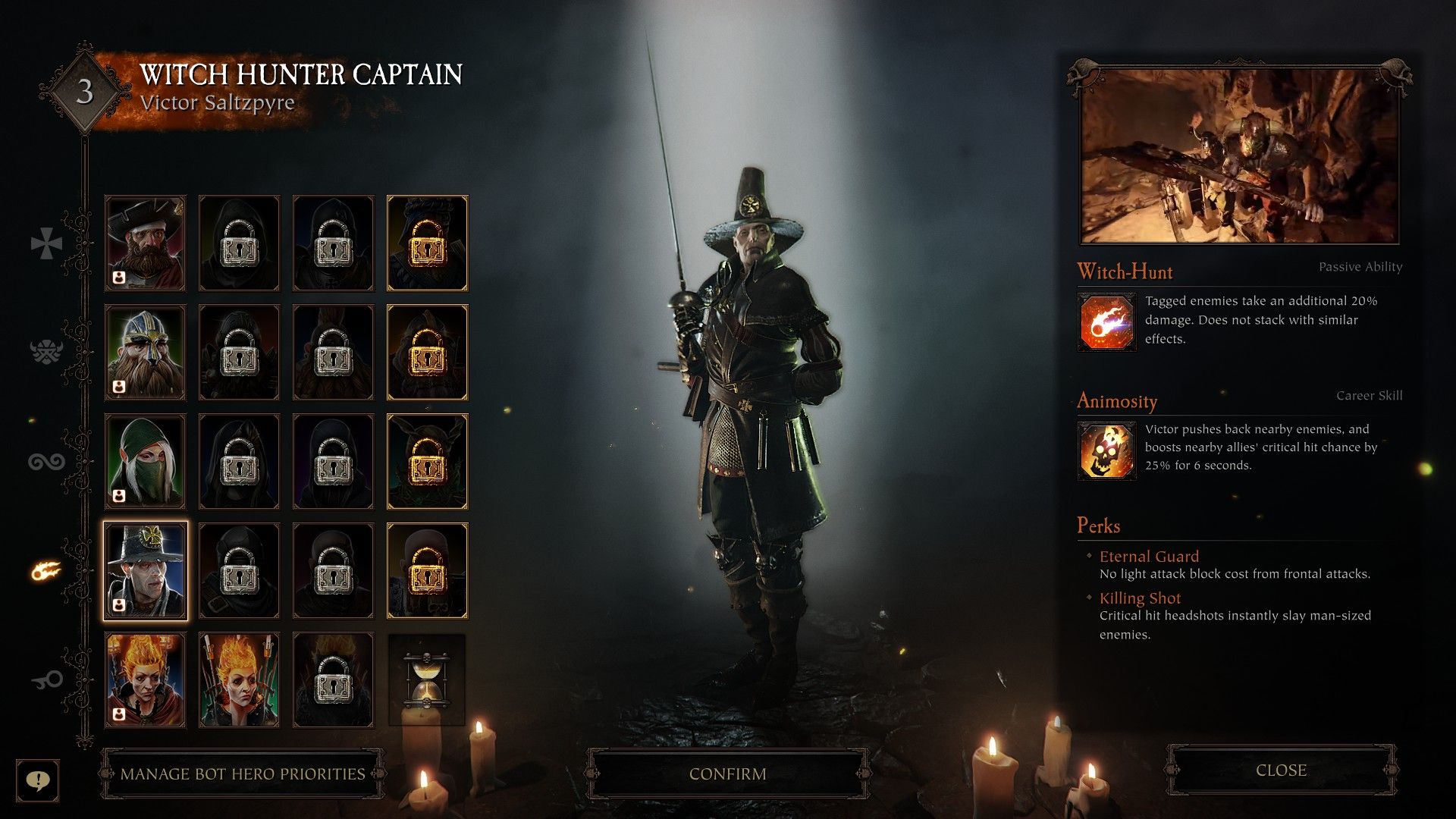Select Kerillian's green-hooded career portrait

(x=145, y=461)
